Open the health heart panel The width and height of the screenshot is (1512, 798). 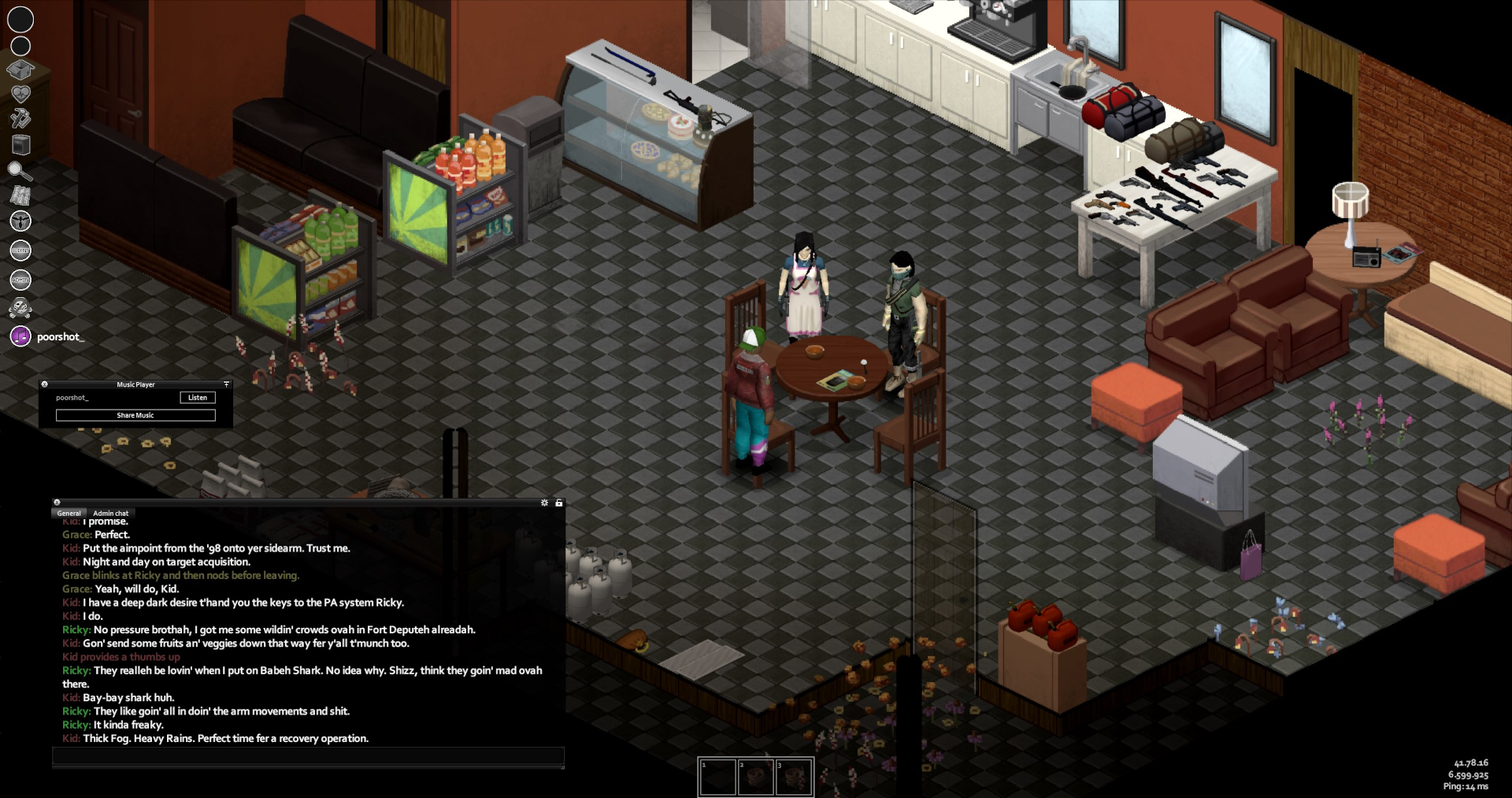(x=20, y=94)
